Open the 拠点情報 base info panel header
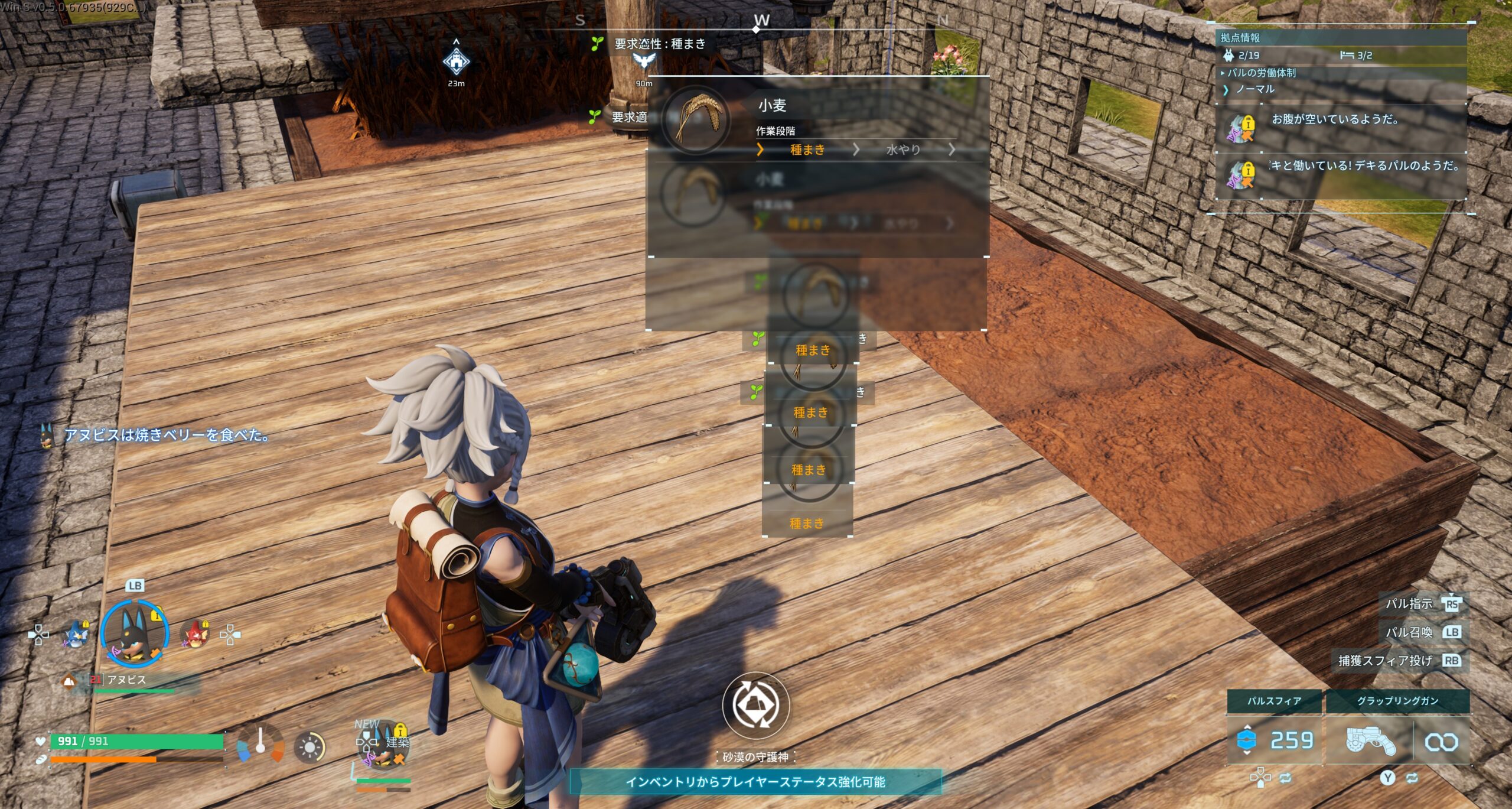This screenshot has height=809, width=1512. pyautogui.click(x=1240, y=38)
